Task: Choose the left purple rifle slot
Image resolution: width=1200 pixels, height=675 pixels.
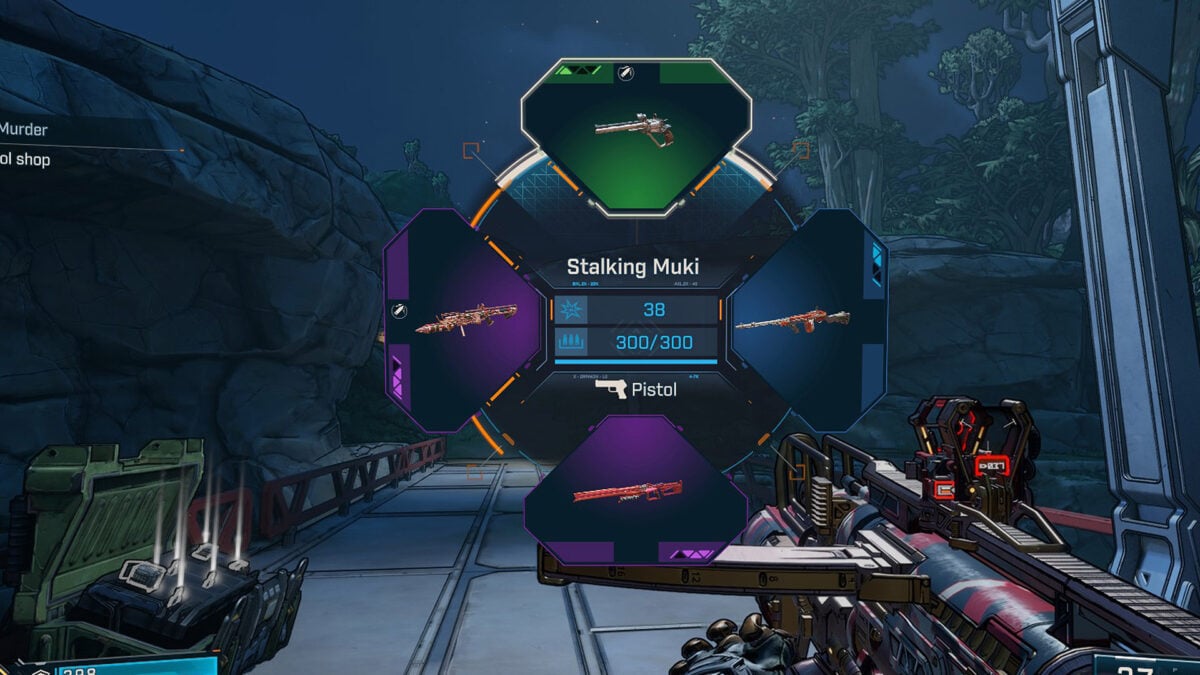Action: (x=462, y=318)
